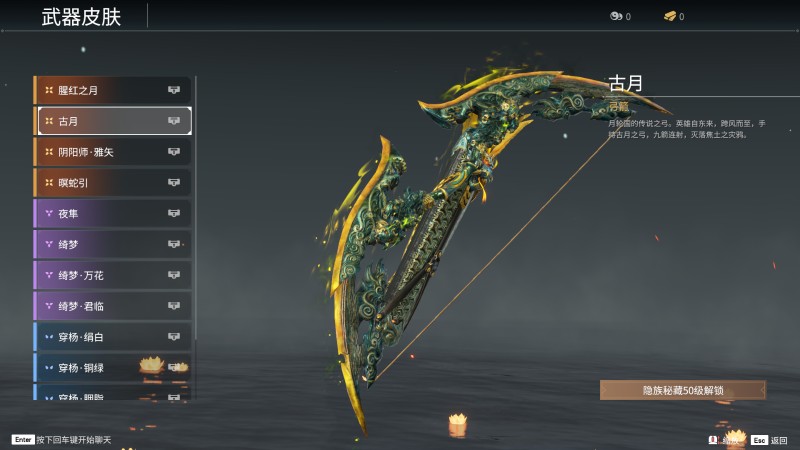Choose the plain 绮梦 skin row
Viewport: 800px width, 450px height.
[112, 244]
